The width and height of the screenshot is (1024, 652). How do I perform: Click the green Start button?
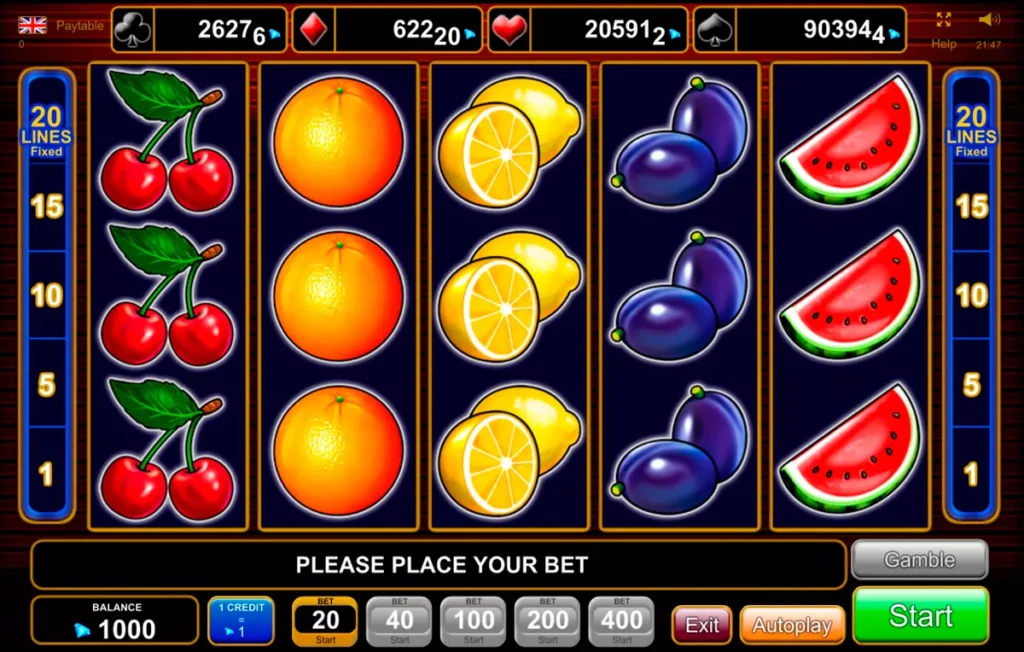click(x=920, y=614)
